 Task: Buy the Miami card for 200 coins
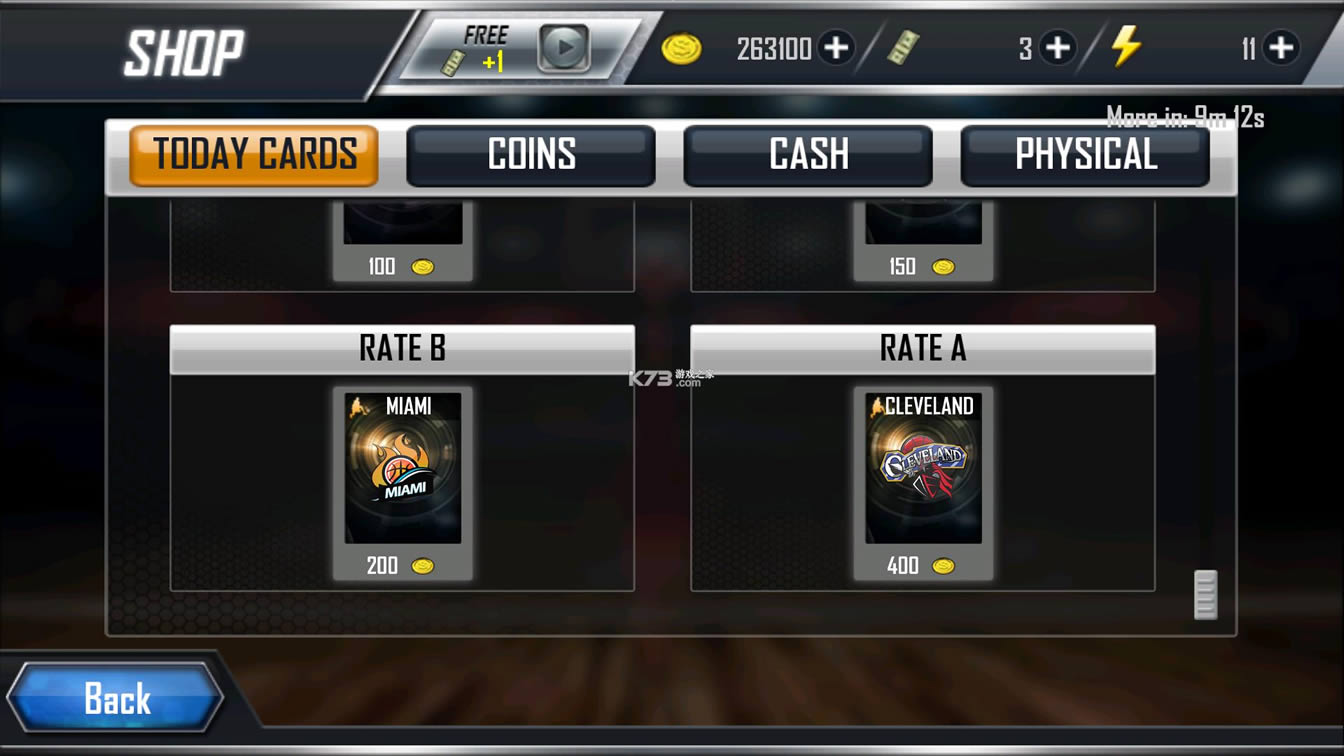click(403, 482)
